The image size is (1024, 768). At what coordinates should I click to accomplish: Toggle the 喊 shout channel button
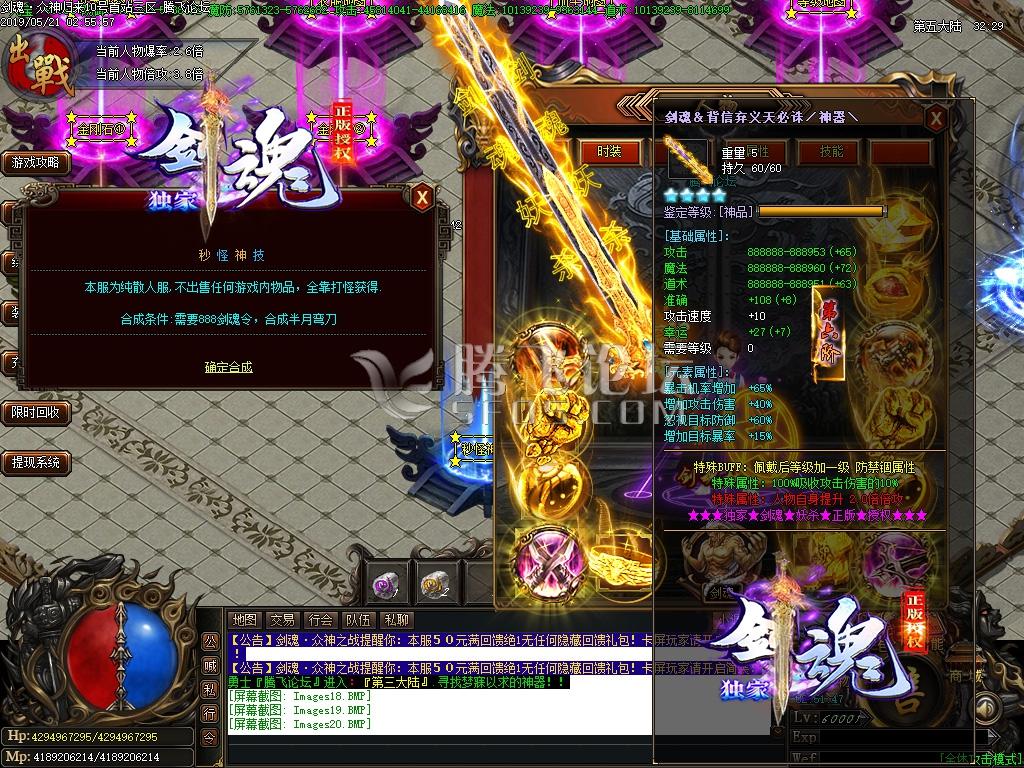210,665
